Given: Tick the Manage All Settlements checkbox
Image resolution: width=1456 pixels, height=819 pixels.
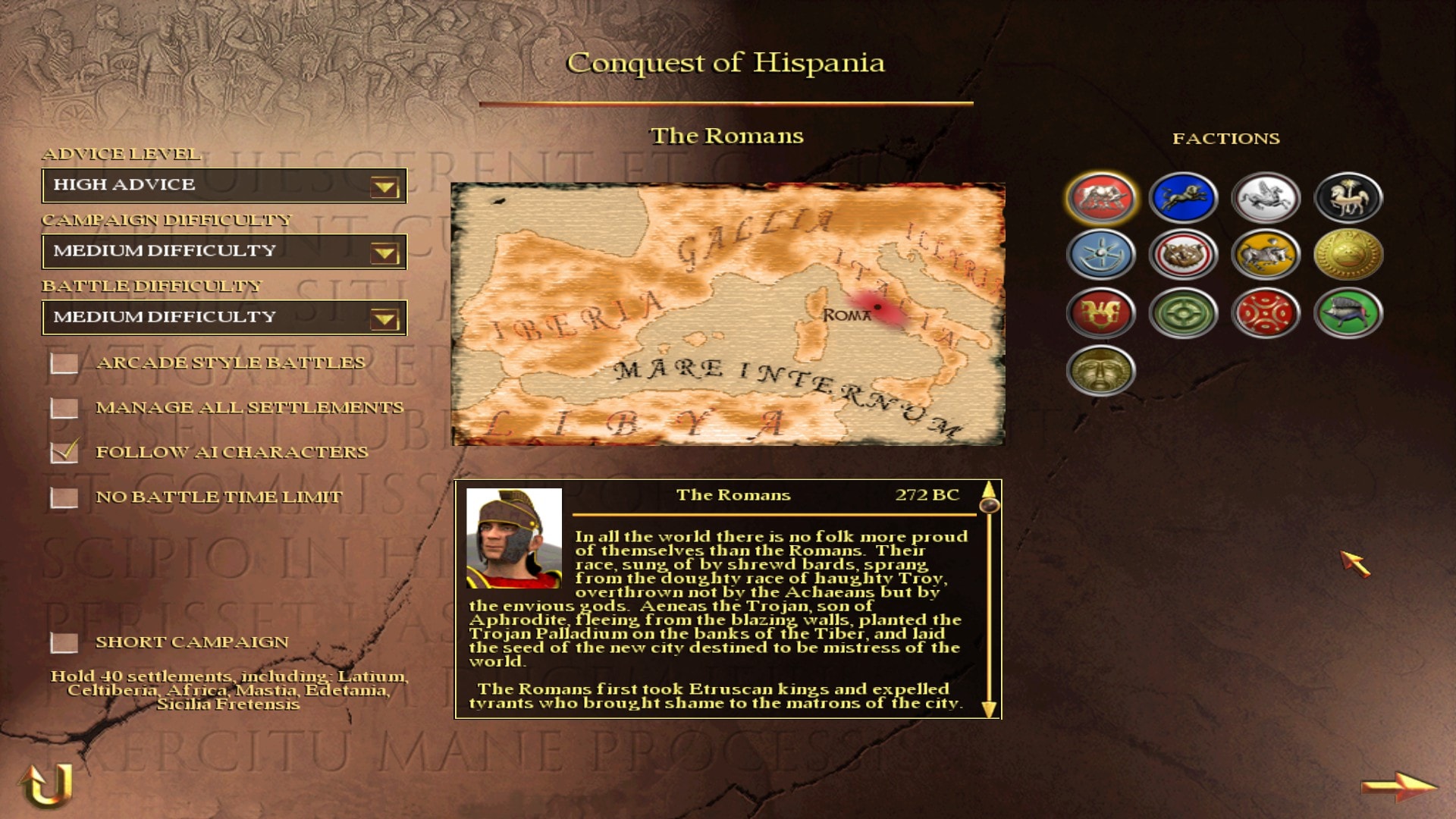Looking at the screenshot, I should click(x=64, y=408).
